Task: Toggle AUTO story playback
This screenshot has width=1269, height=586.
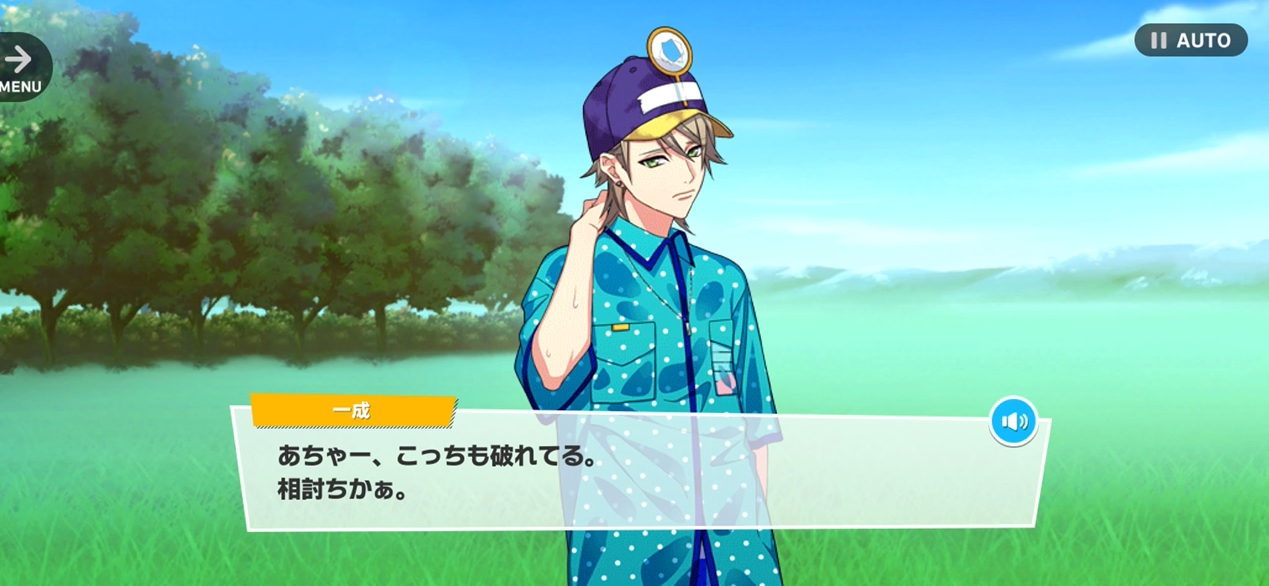Action: point(1190,40)
